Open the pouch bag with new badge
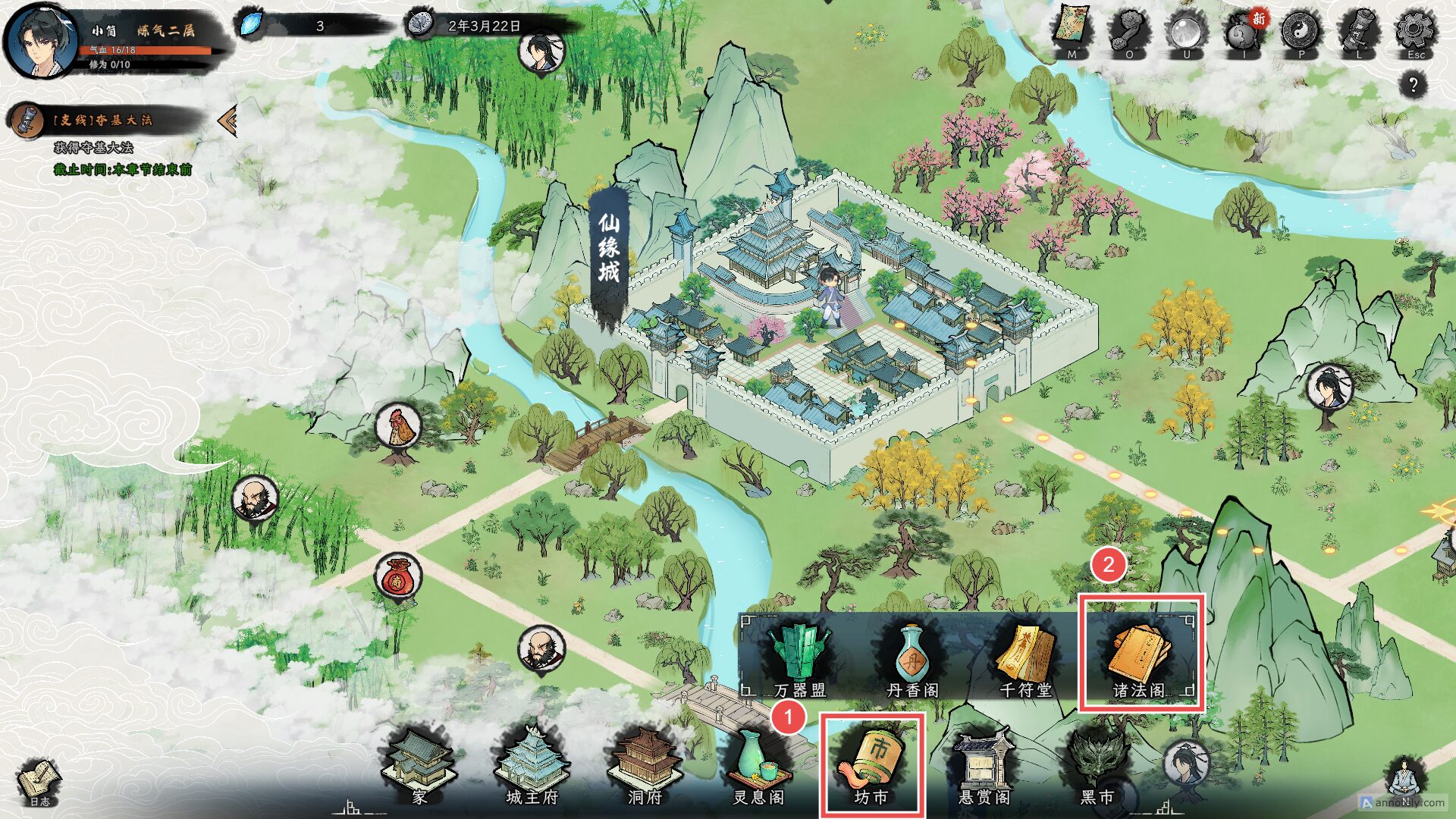Image resolution: width=1456 pixels, height=819 pixels. [x=1244, y=33]
